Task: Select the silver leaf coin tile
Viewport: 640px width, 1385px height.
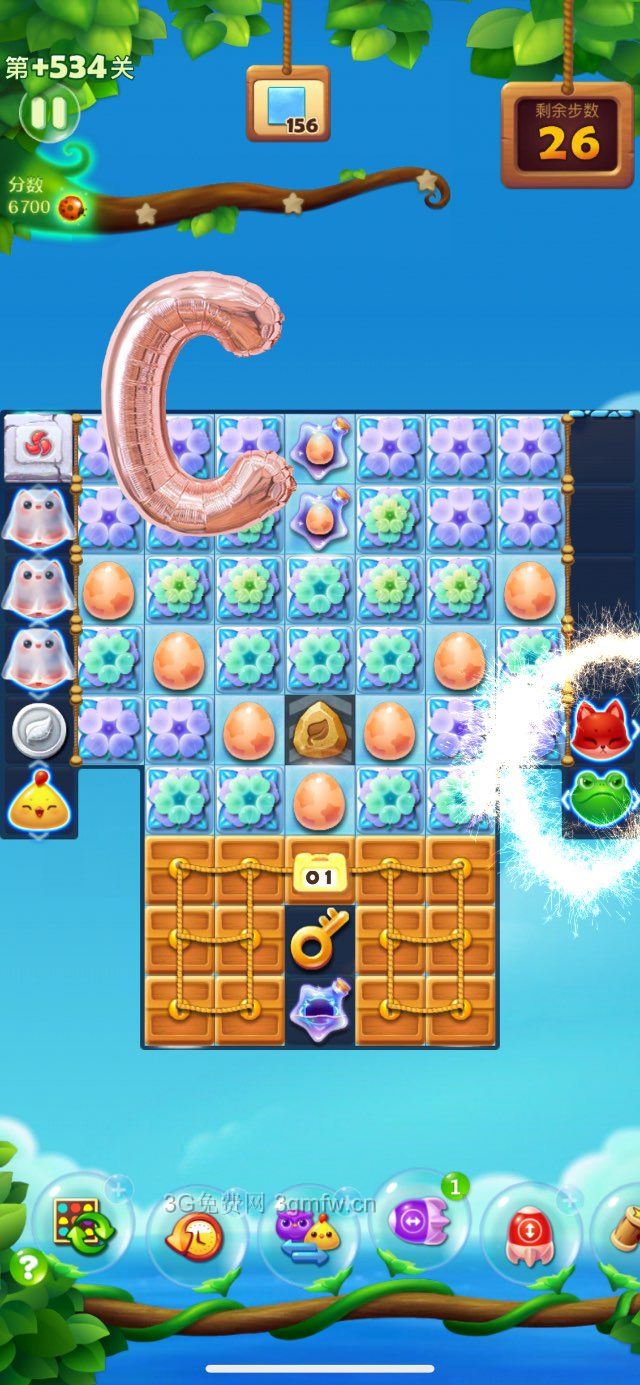Action: (38, 732)
